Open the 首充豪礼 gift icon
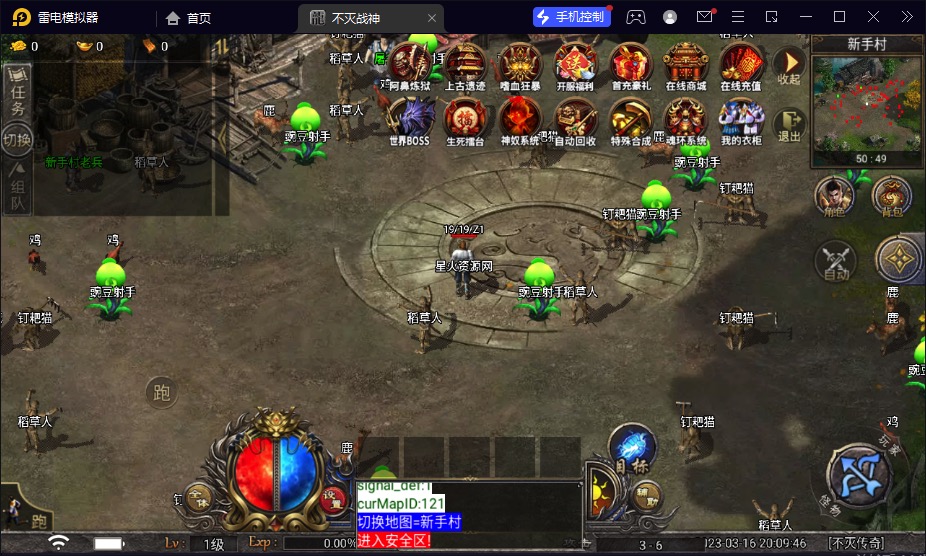Image resolution: width=926 pixels, height=556 pixels. coord(631,66)
